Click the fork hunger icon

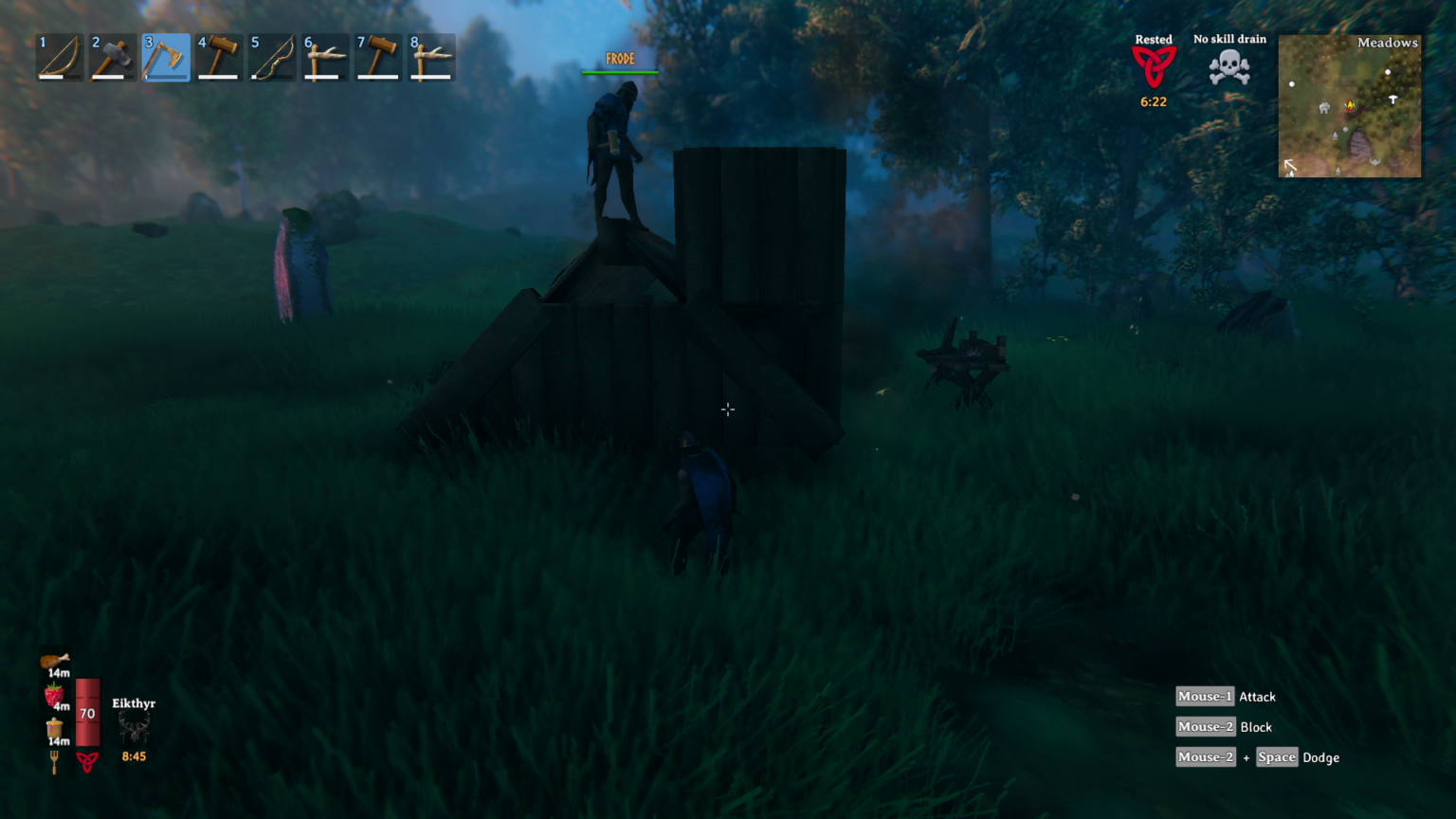point(56,758)
